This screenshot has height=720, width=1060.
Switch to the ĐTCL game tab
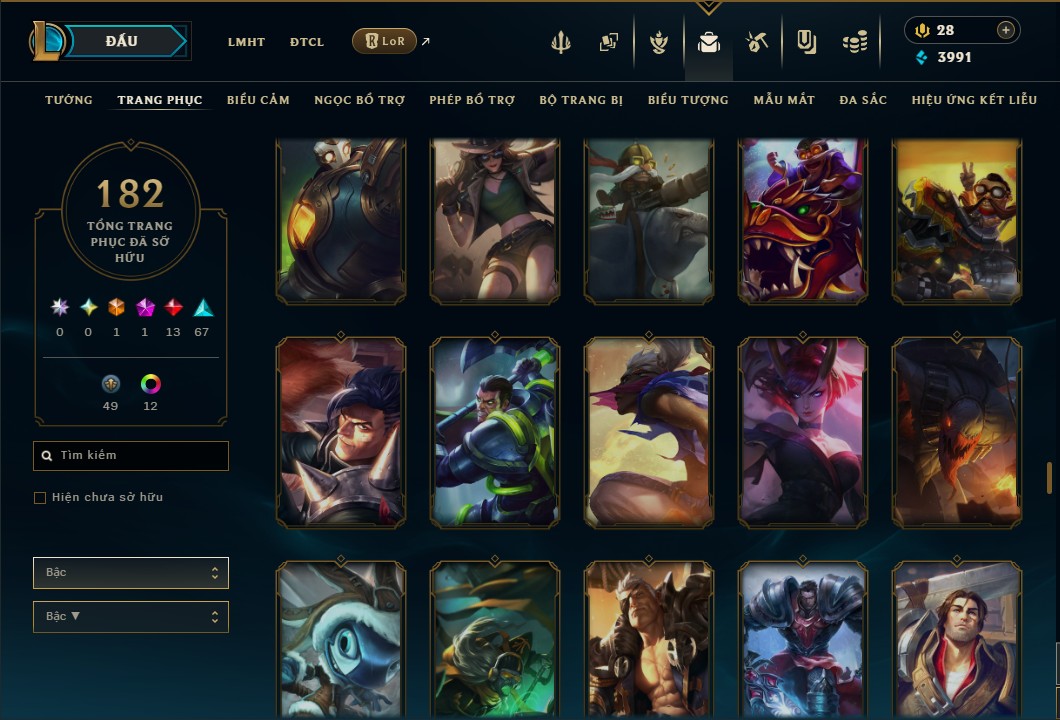click(306, 42)
